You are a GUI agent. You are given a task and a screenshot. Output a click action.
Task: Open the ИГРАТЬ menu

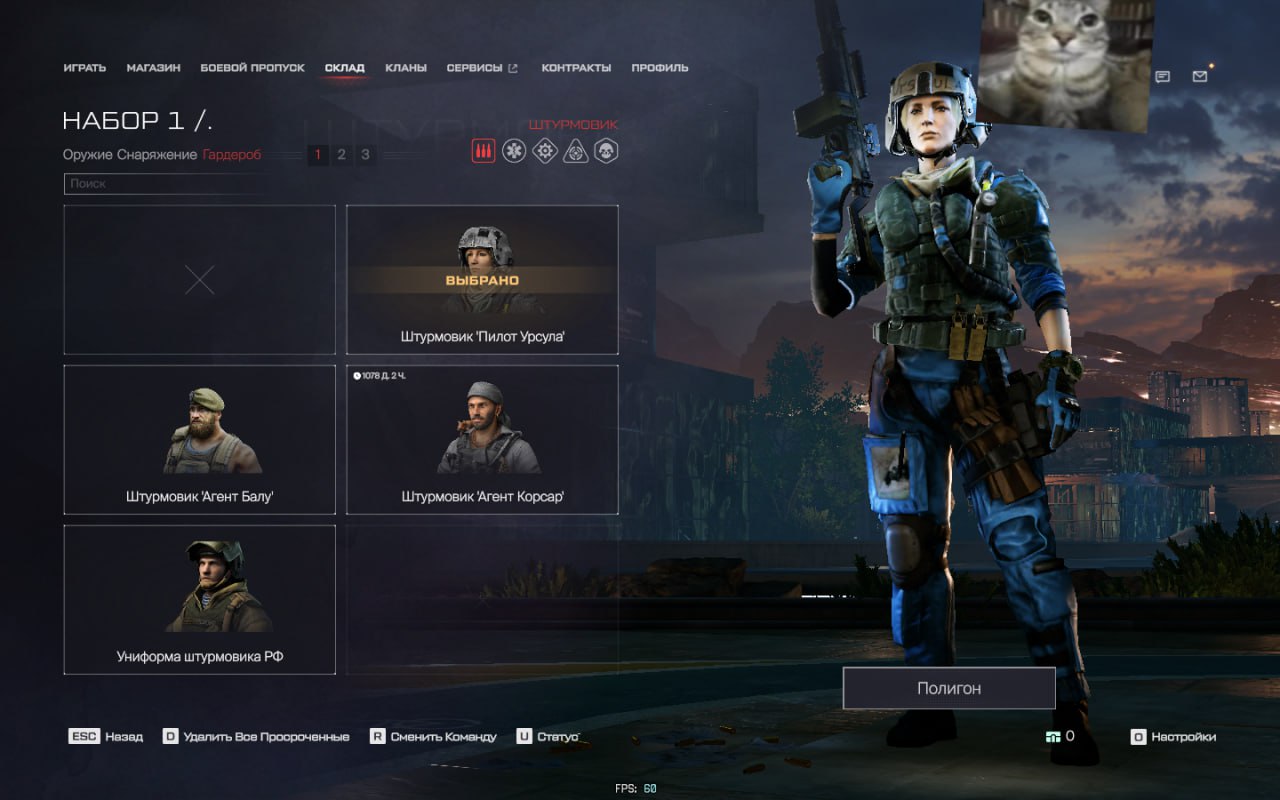84,68
